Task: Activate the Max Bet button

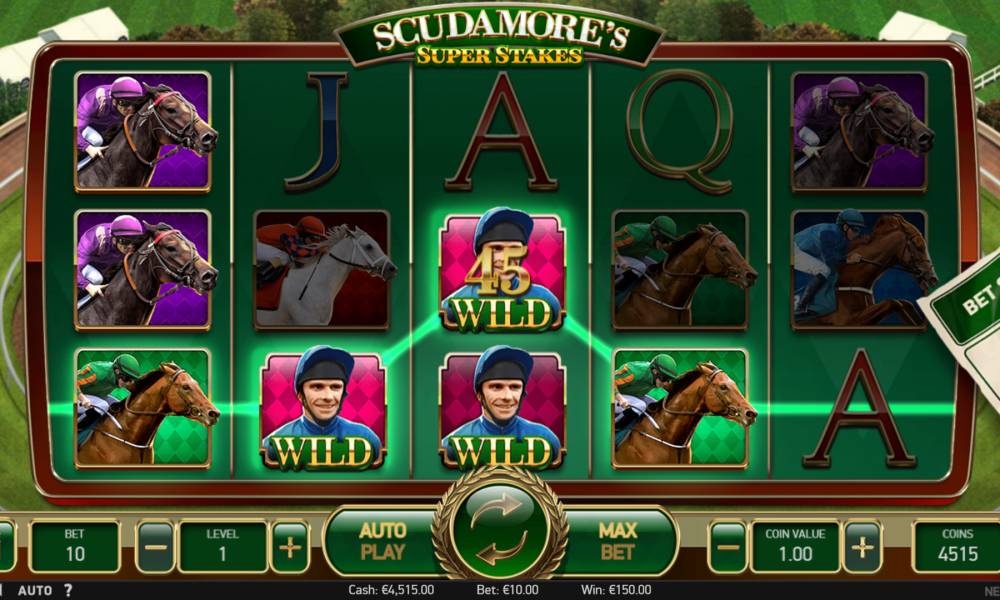Action: [618, 541]
